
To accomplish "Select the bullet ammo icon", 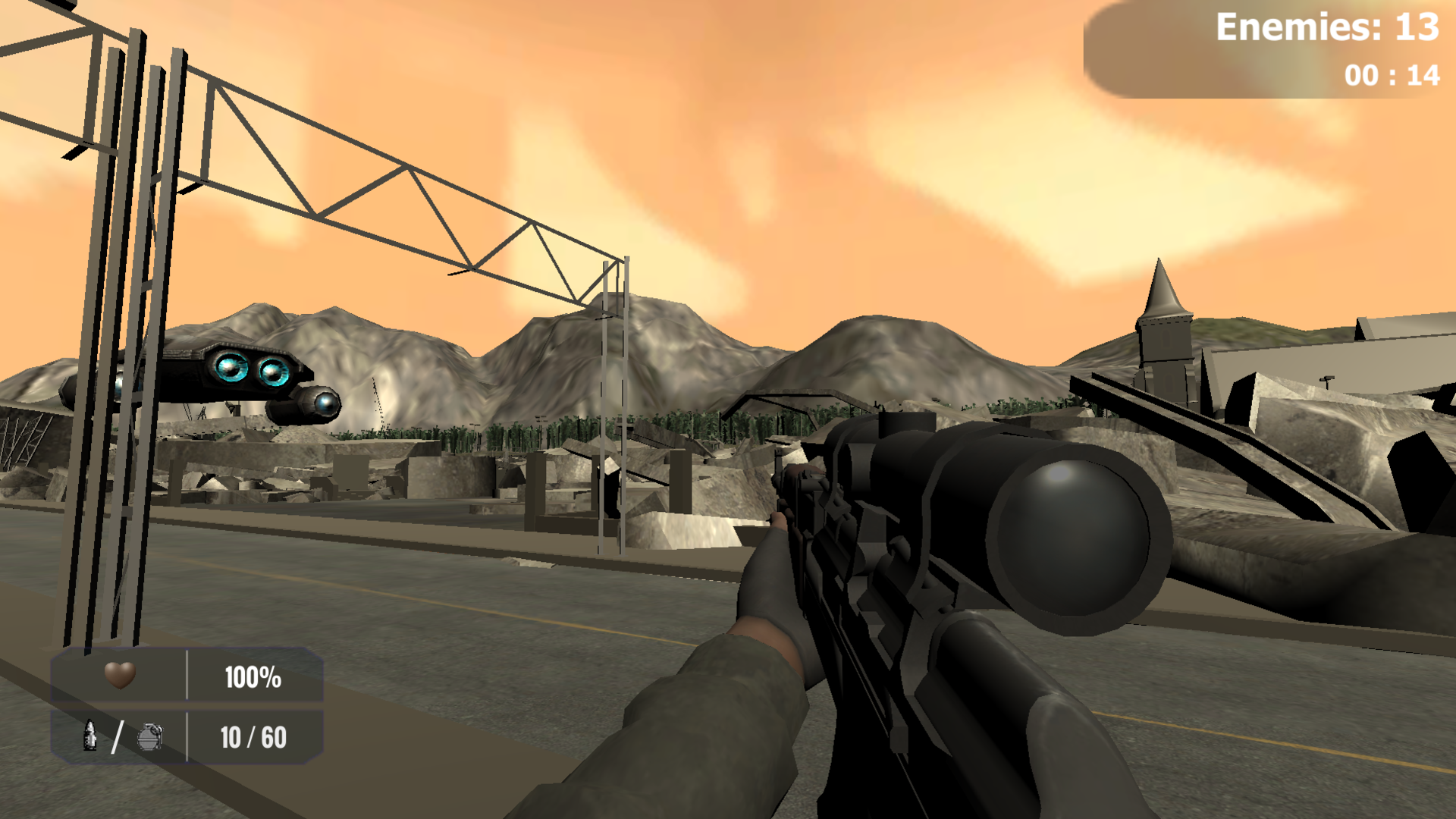I will [90, 737].
